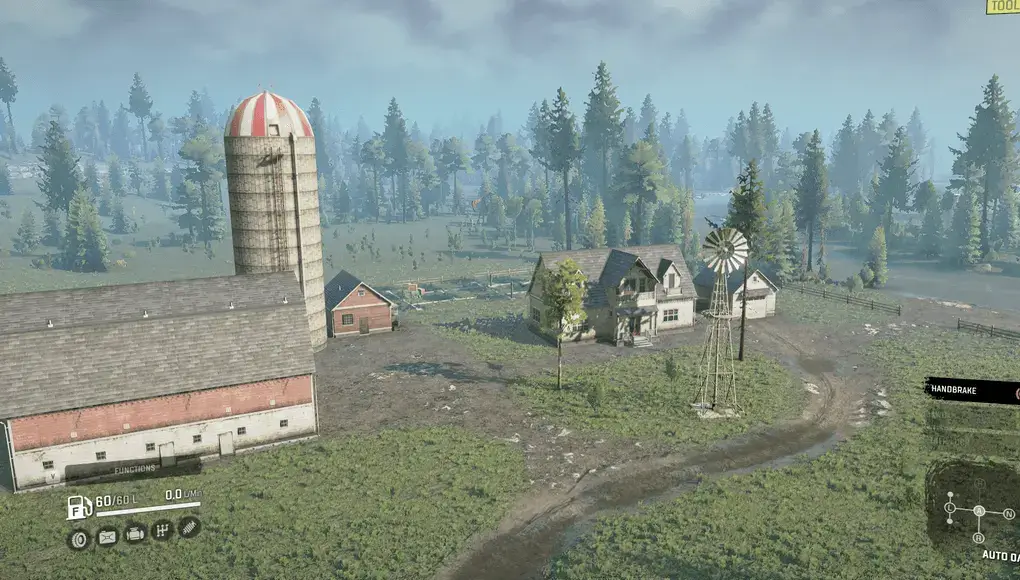Check the engine status icon

click(x=135, y=533)
